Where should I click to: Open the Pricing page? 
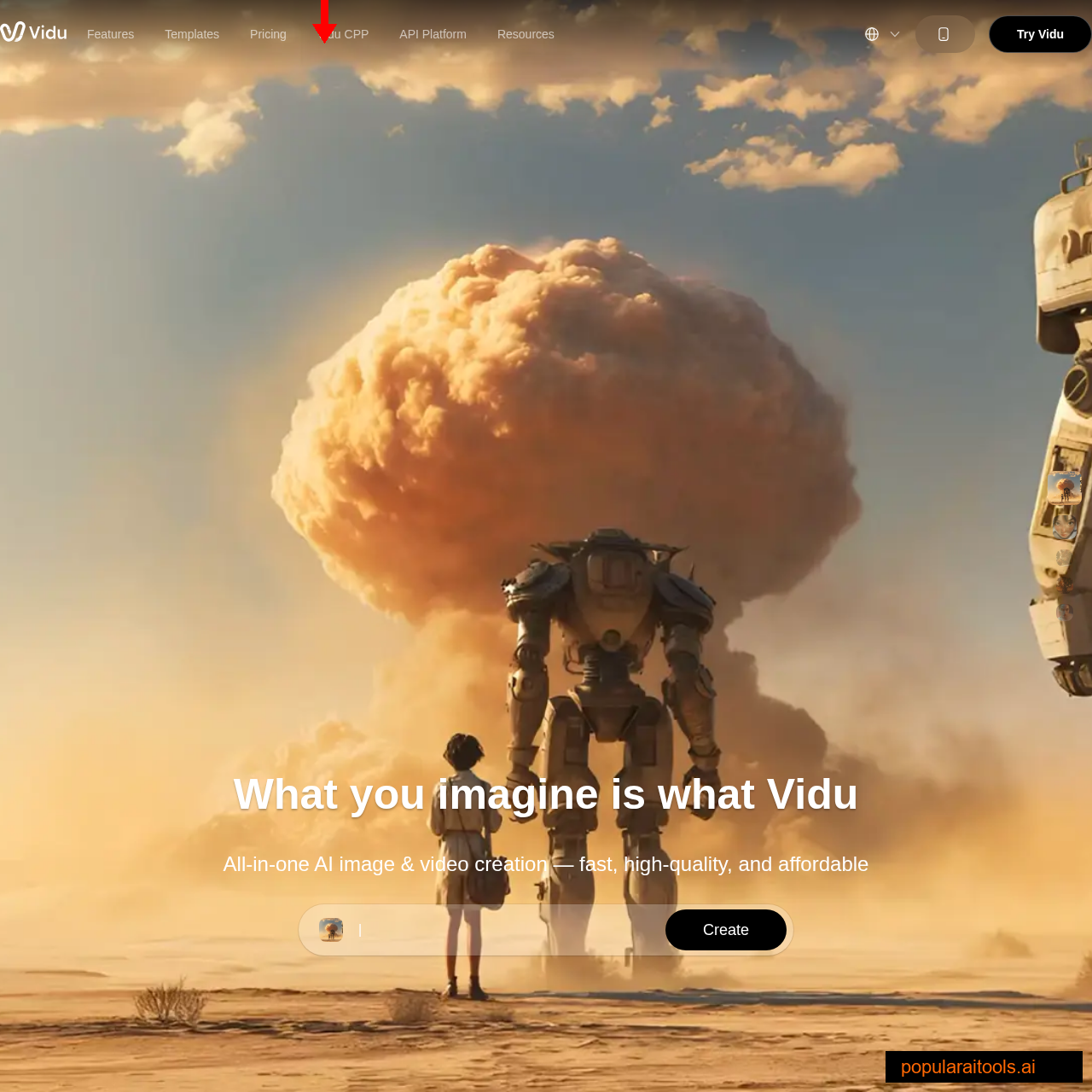click(267, 34)
